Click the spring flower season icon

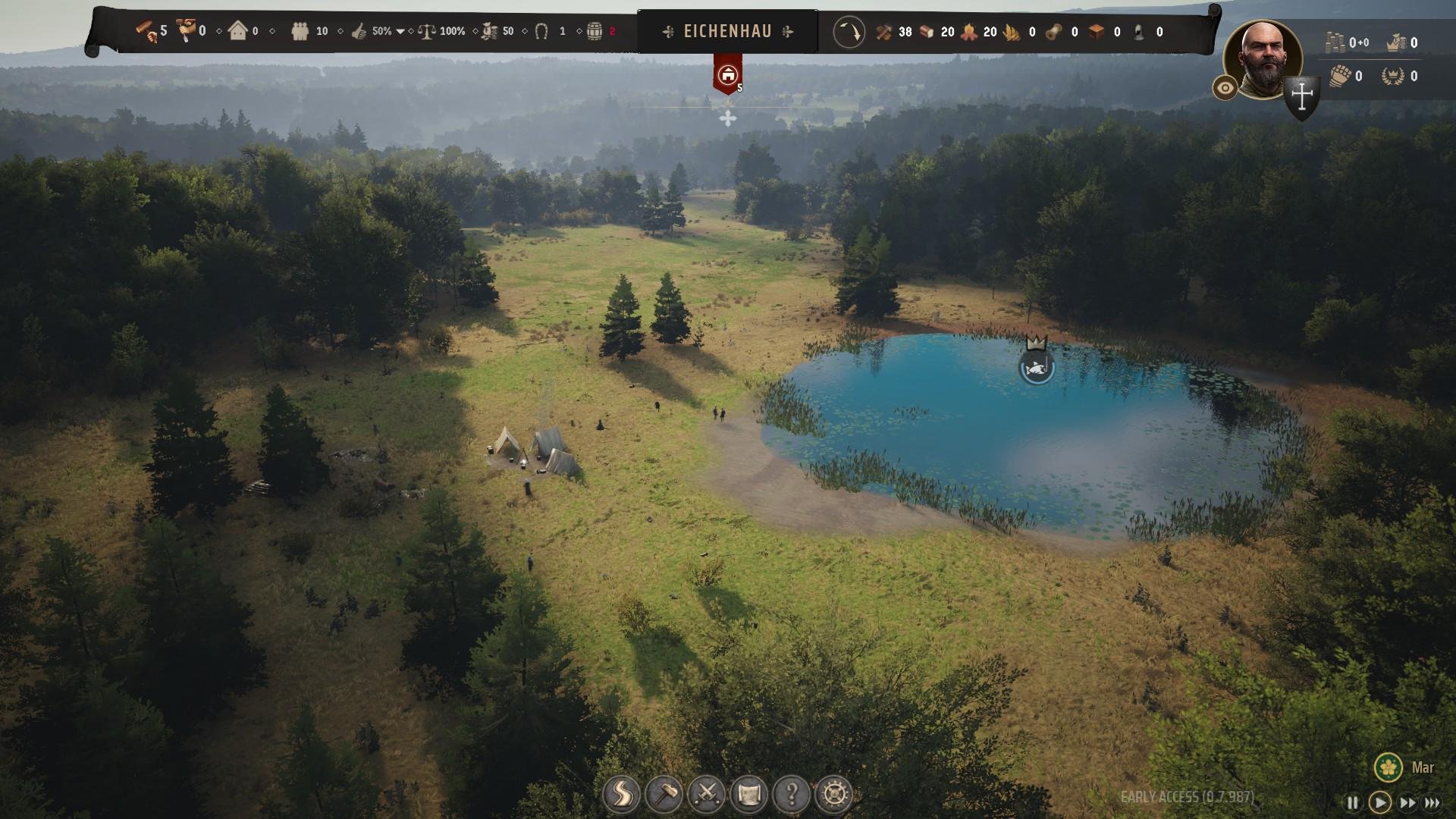point(1389,767)
